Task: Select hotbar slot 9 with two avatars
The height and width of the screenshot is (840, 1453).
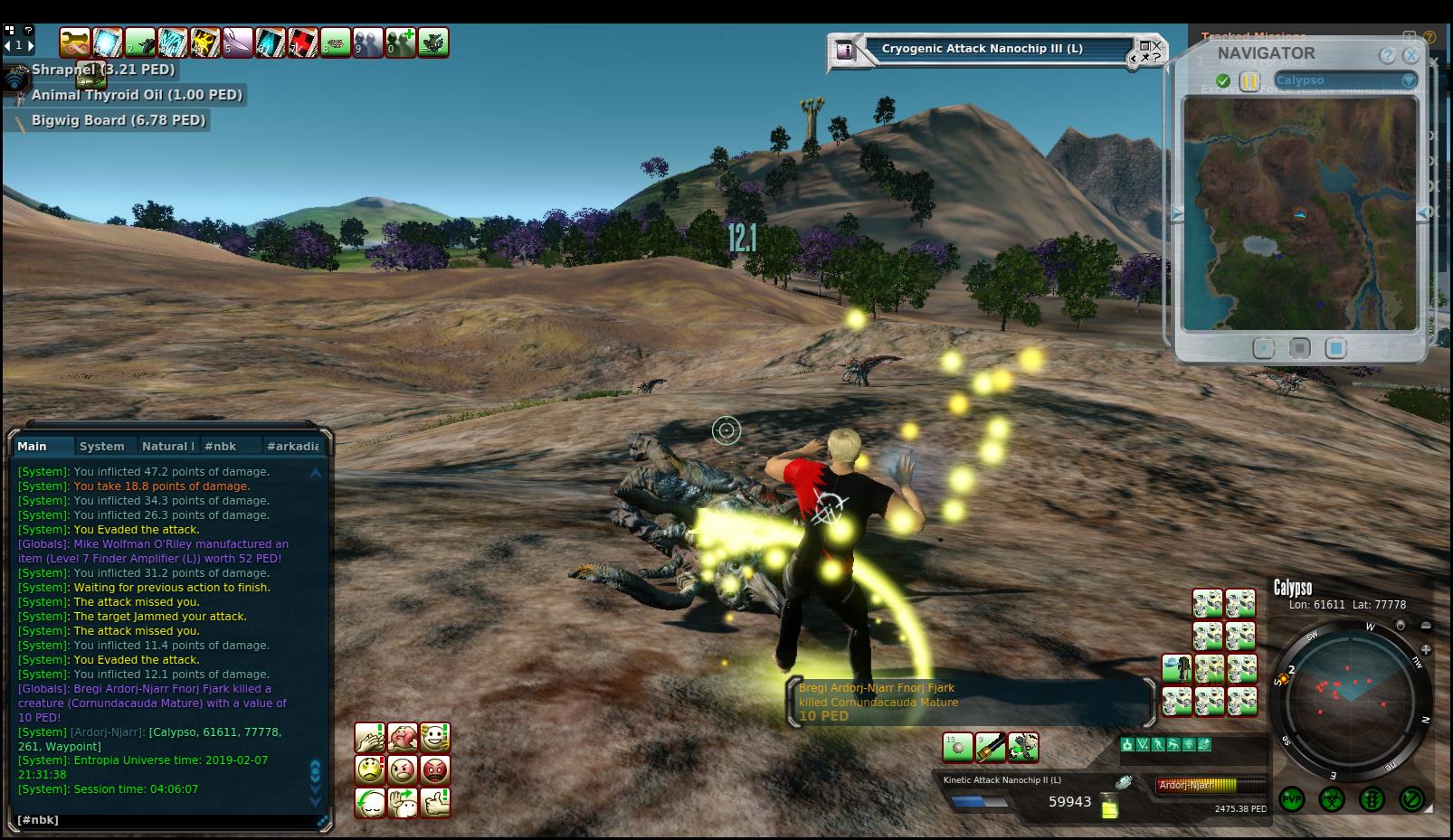Action: click(368, 42)
